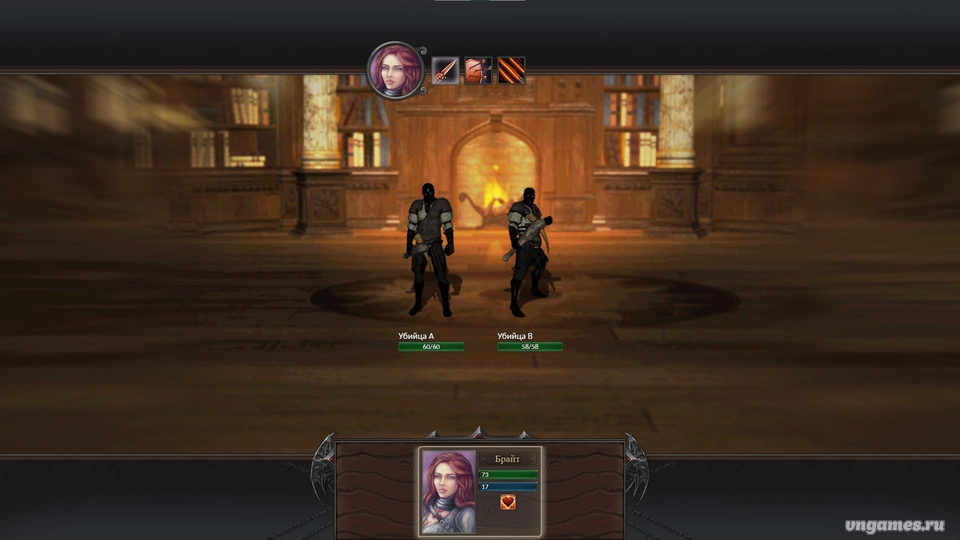The height and width of the screenshot is (540, 960).
Task: Open Брайт's character portrait card
Action: coord(449,490)
